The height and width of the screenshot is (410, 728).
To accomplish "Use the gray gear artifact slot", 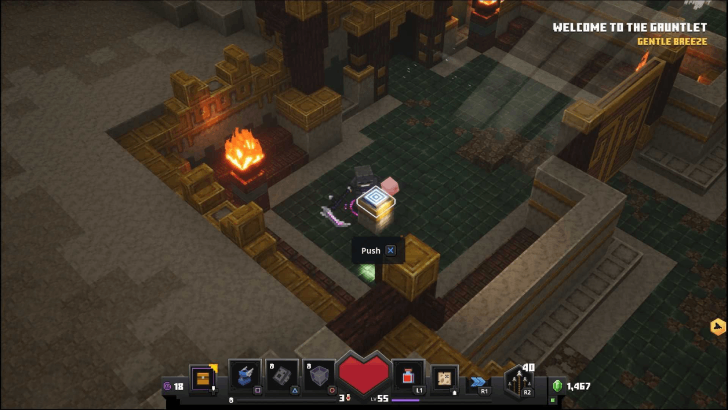I will (x=282, y=376).
